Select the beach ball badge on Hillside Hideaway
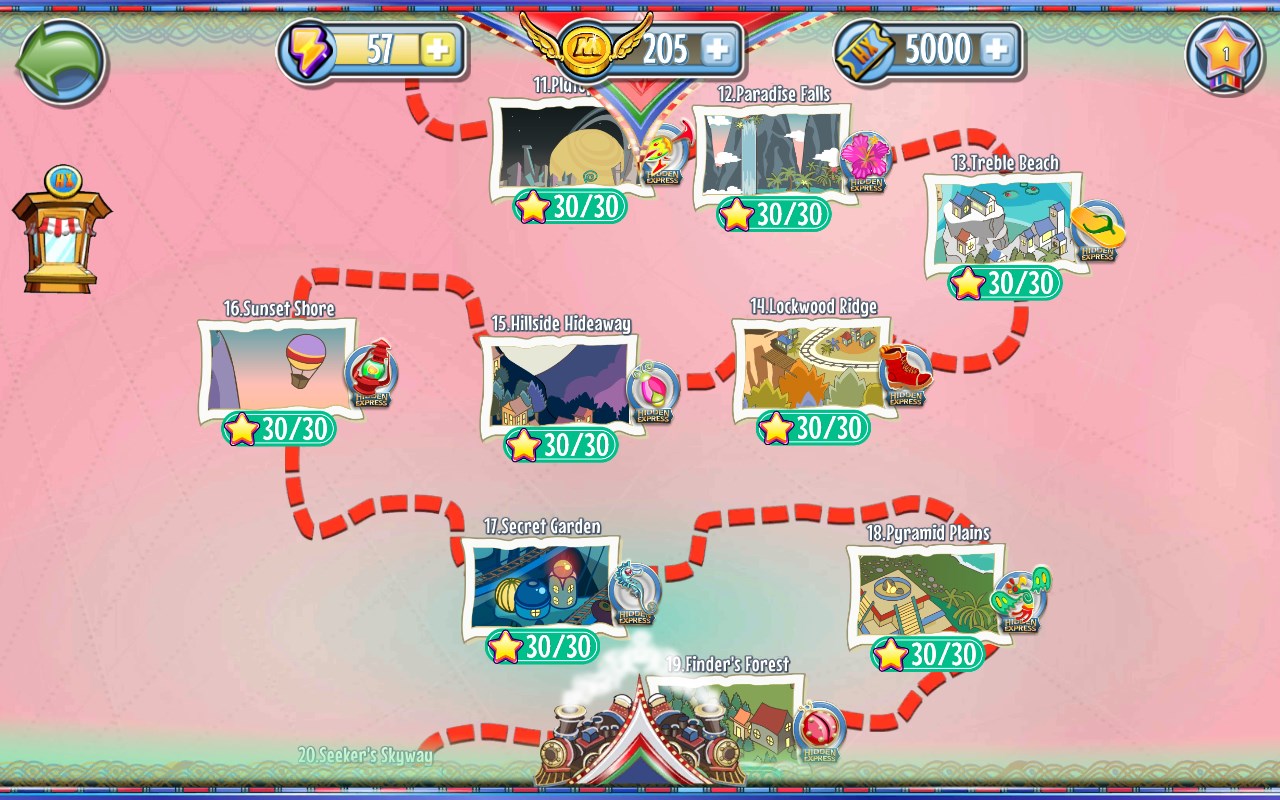This screenshot has height=800, width=1280. [654, 385]
